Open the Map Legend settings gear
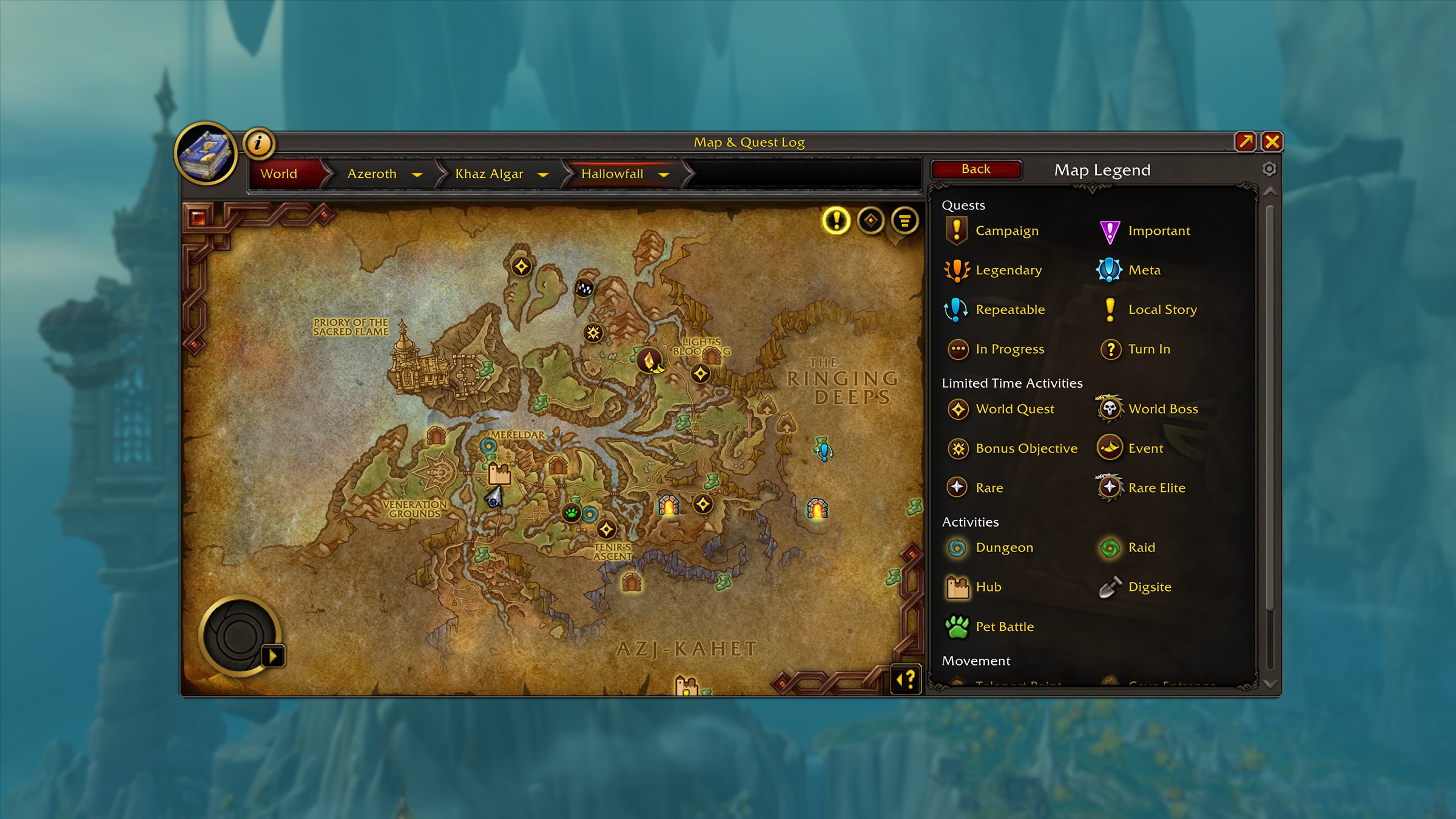 1269,169
